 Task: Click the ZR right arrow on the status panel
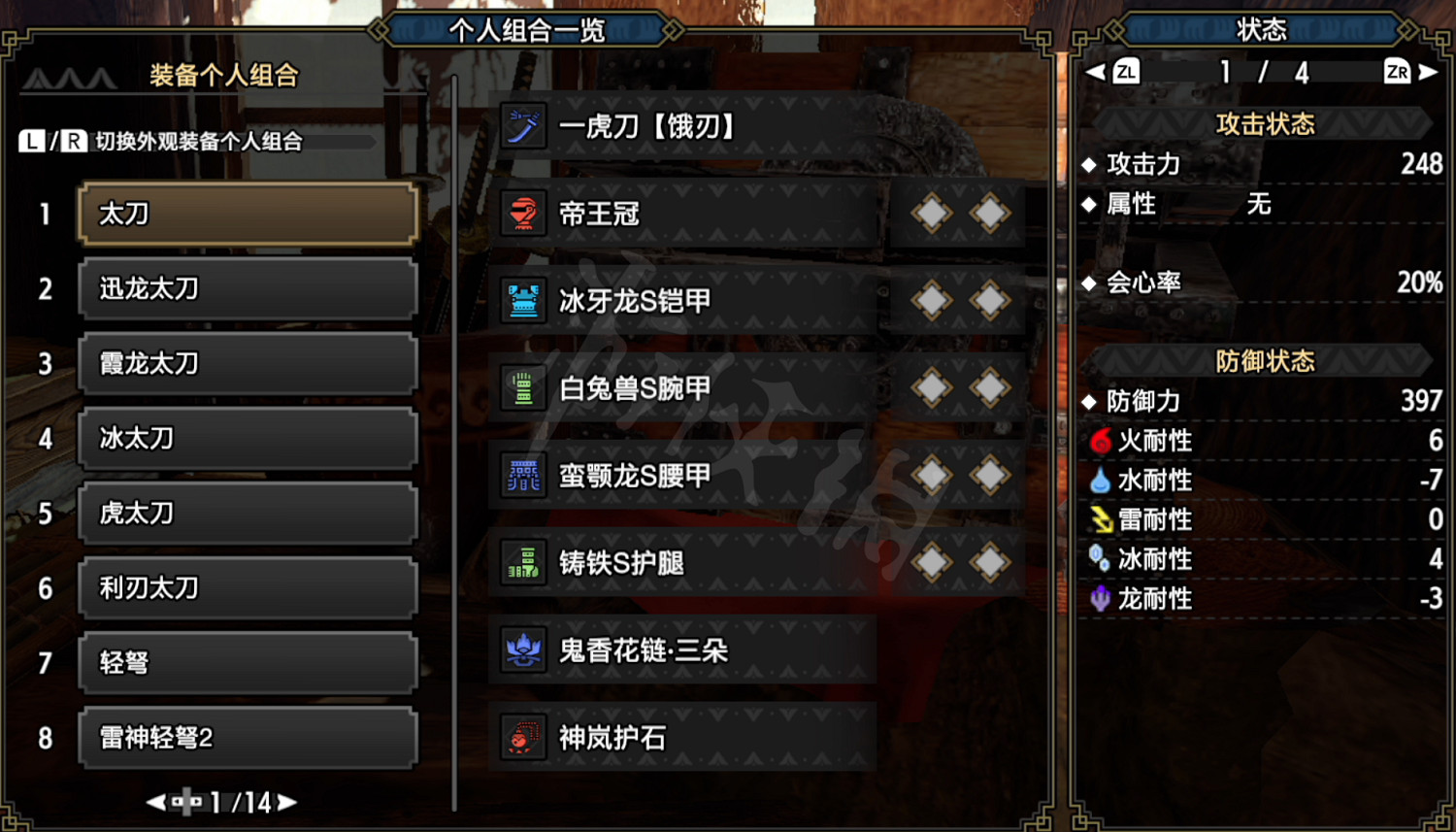tap(1424, 71)
